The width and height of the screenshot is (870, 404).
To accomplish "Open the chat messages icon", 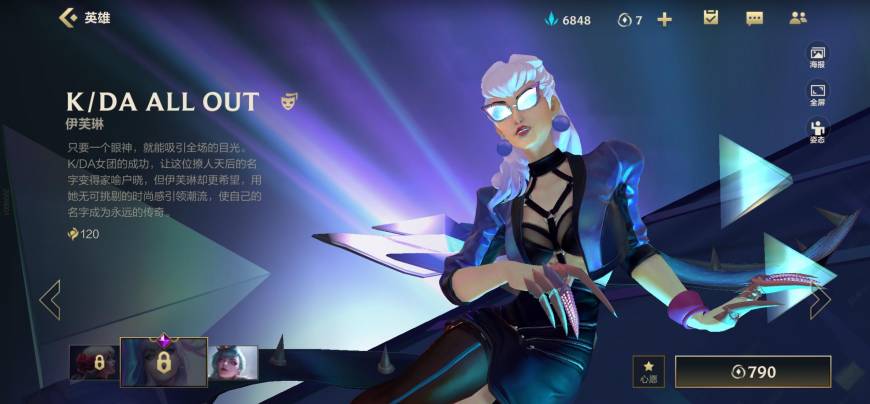I will [754, 18].
